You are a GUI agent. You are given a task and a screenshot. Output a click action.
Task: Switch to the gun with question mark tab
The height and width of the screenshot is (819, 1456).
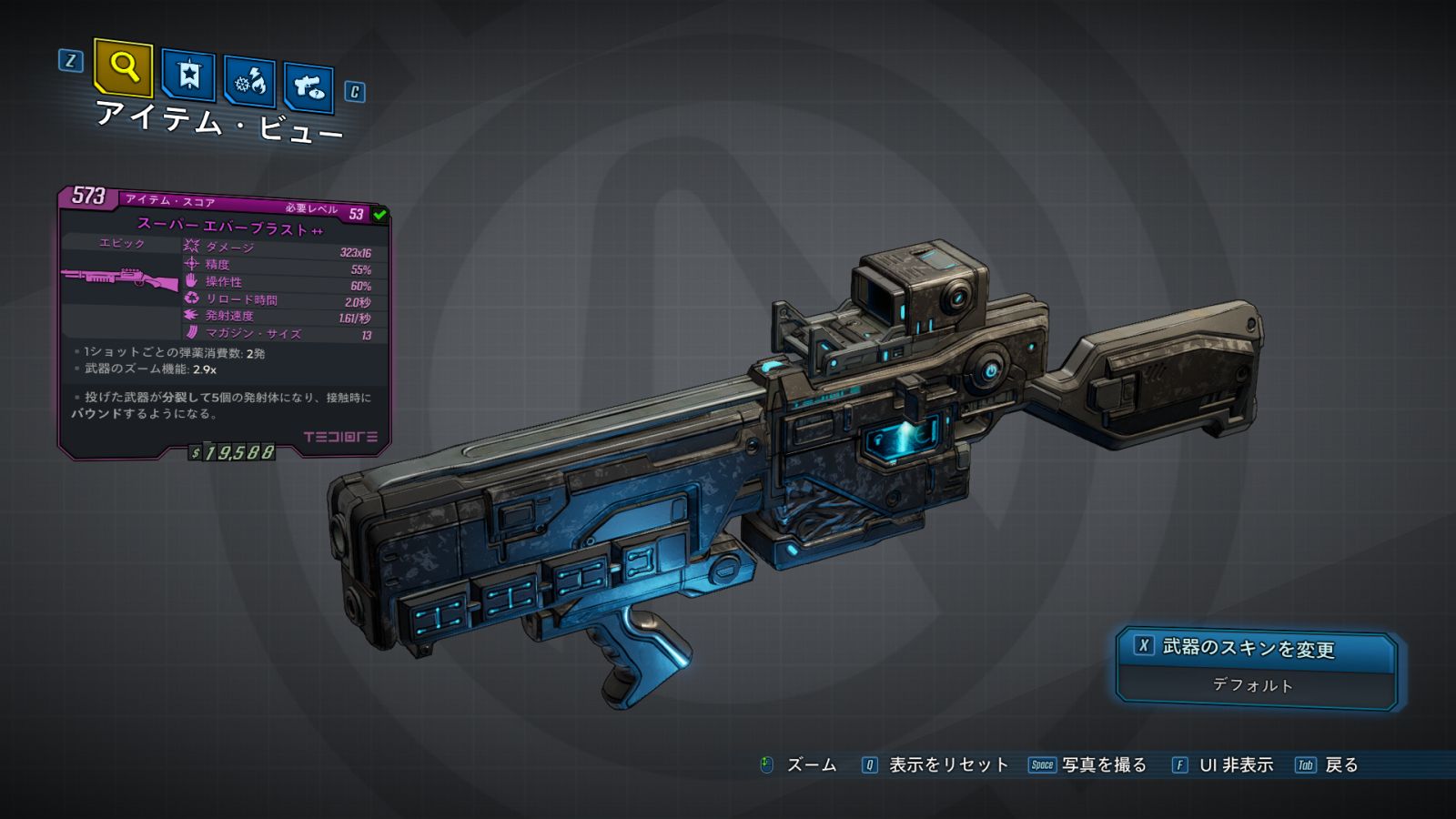[308, 87]
